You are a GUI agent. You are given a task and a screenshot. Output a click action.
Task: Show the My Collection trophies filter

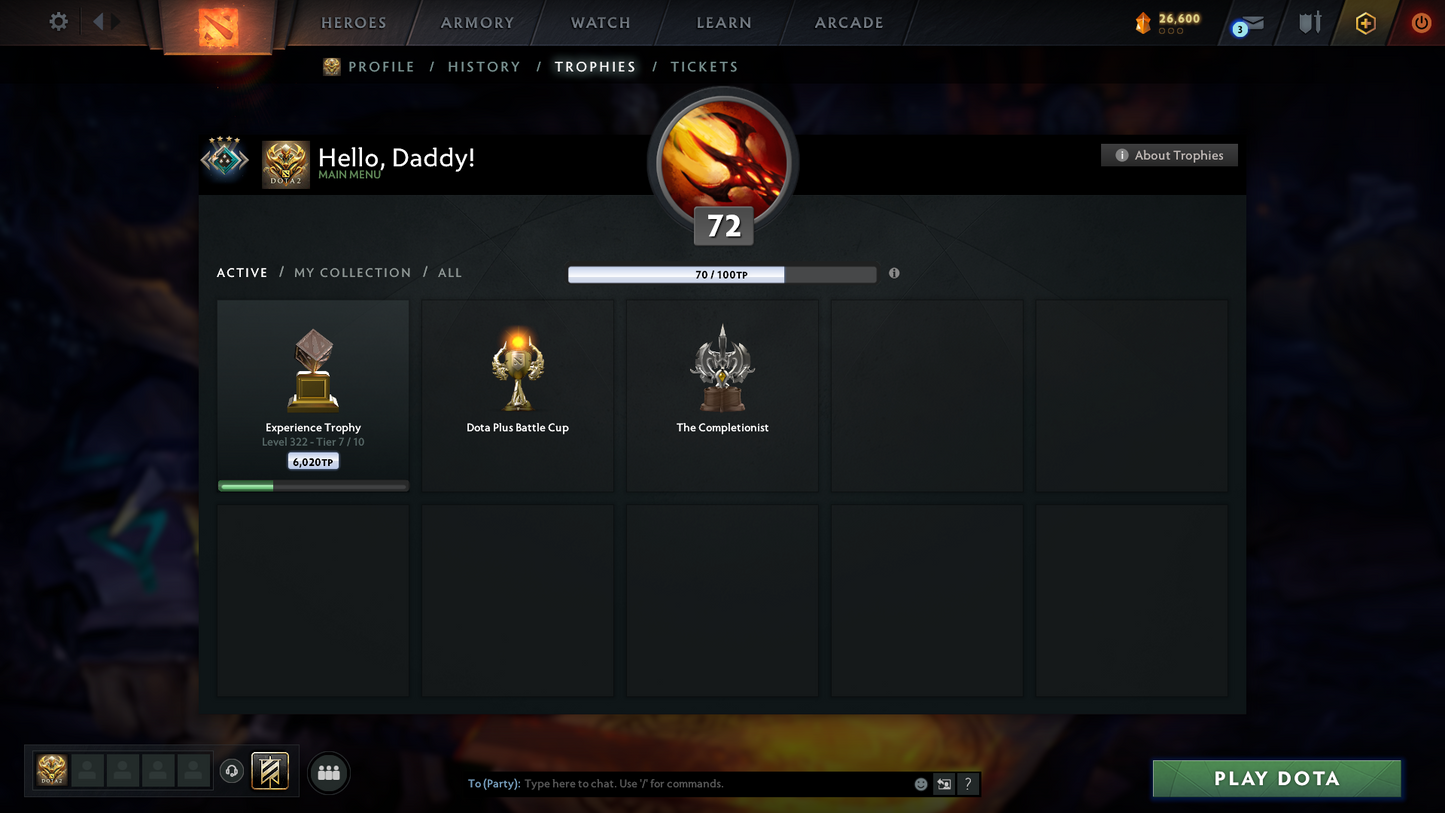(352, 273)
